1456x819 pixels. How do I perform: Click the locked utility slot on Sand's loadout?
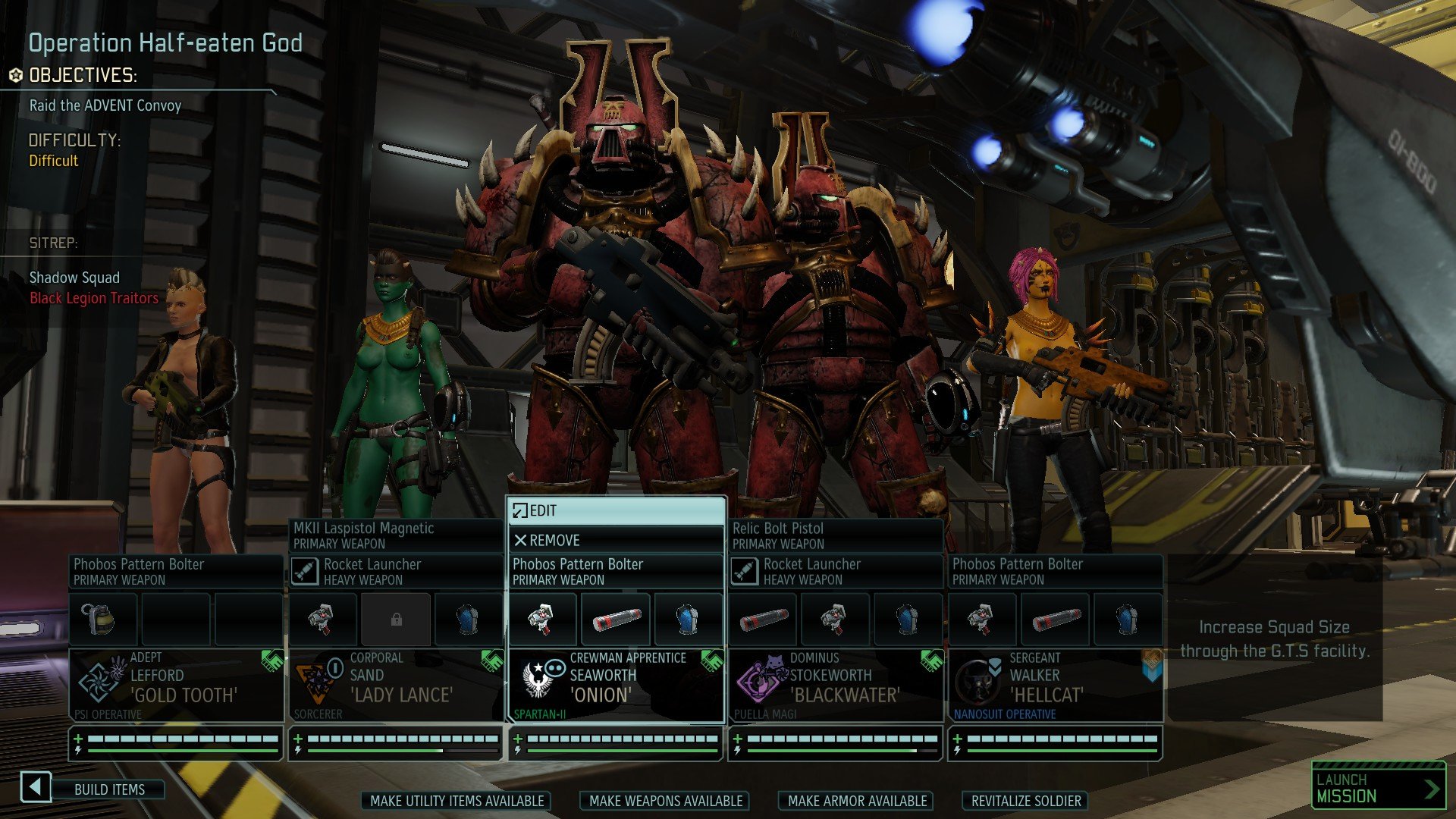tap(396, 619)
